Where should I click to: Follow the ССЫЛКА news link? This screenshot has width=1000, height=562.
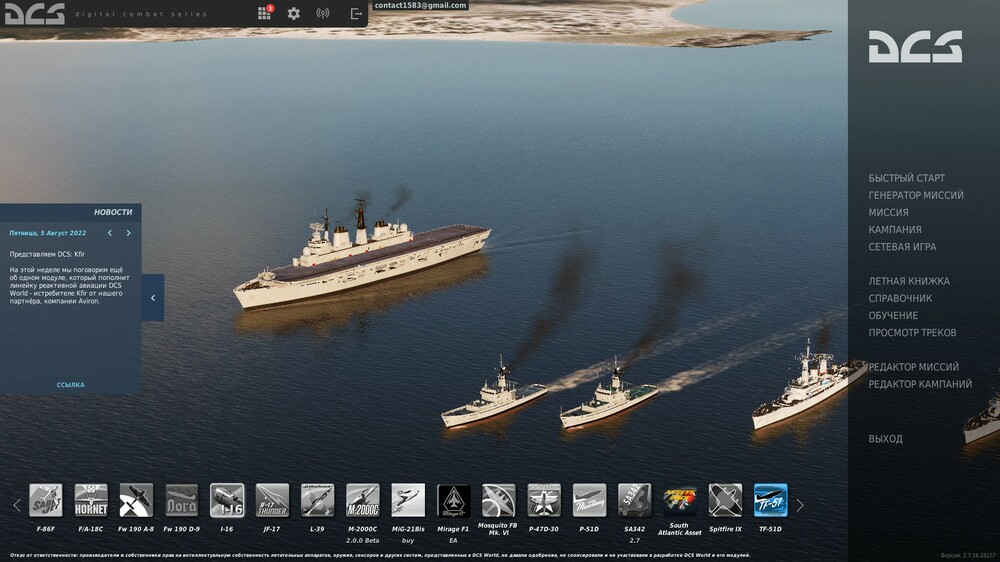coord(70,385)
